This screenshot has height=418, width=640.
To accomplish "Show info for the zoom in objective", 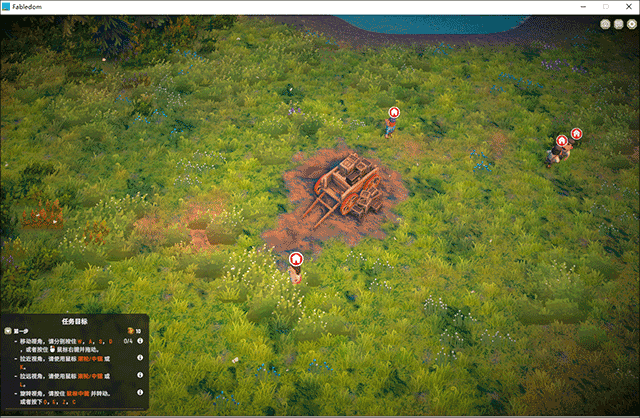I will tap(140, 356).
